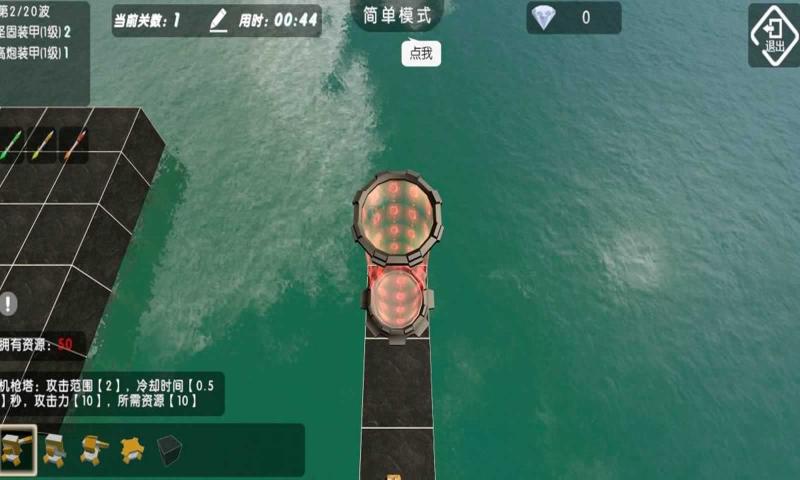
Task: Choose the red pencil tool
Action: [73, 146]
